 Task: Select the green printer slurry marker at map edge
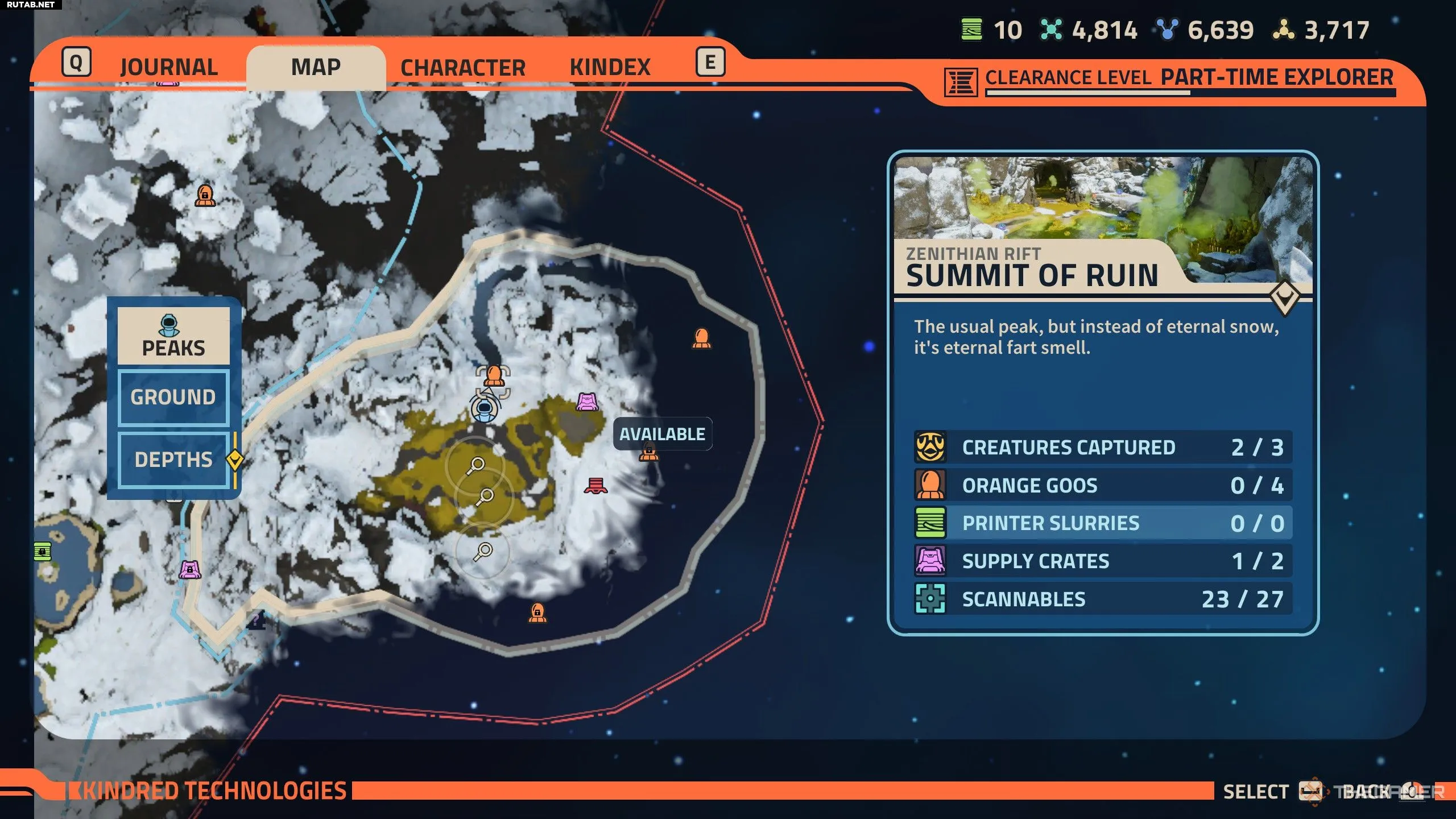pos(43,551)
